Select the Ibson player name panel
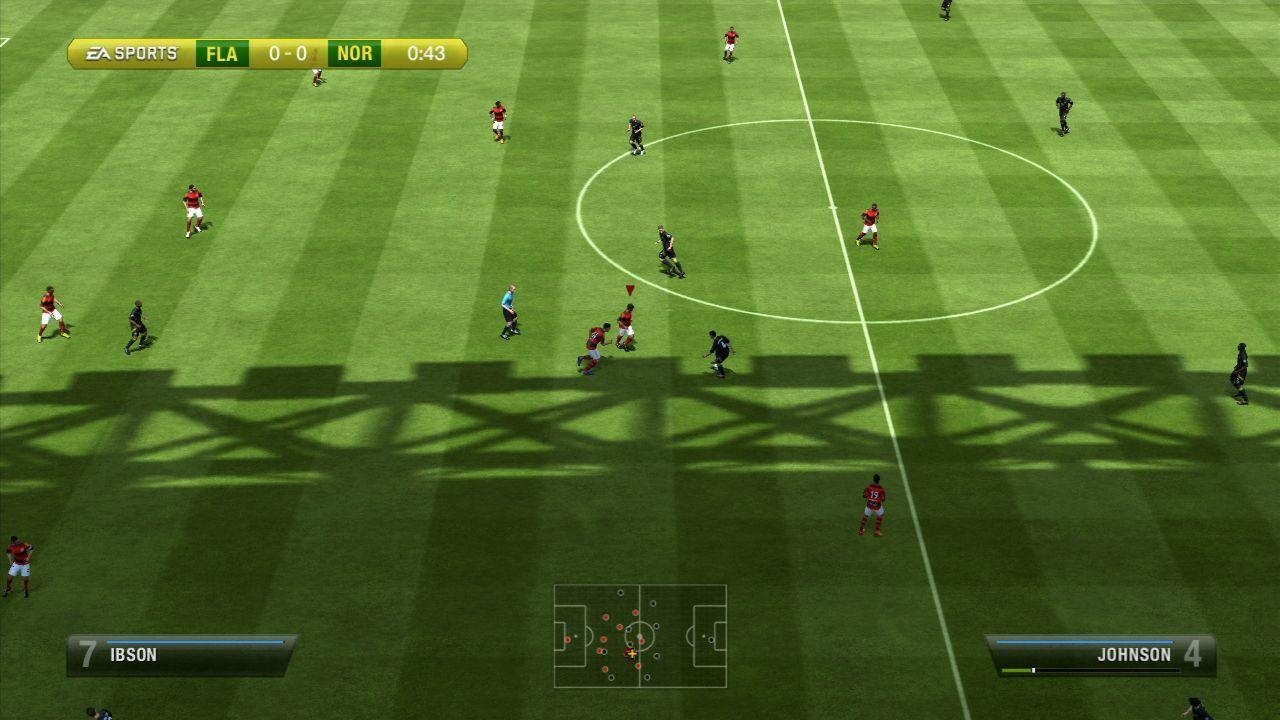Screen dimensions: 1280x720 pyautogui.click(x=181, y=655)
